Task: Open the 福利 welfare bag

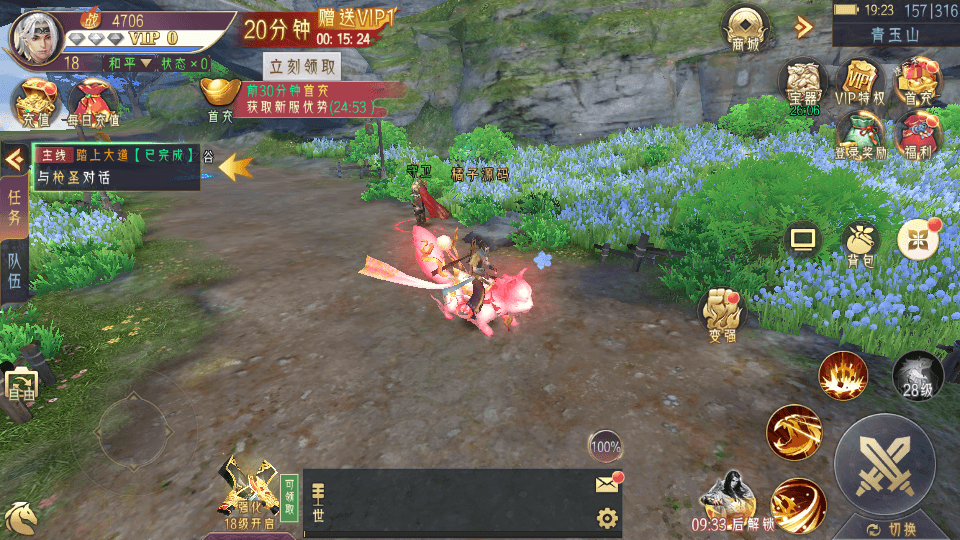Action: tap(915, 135)
